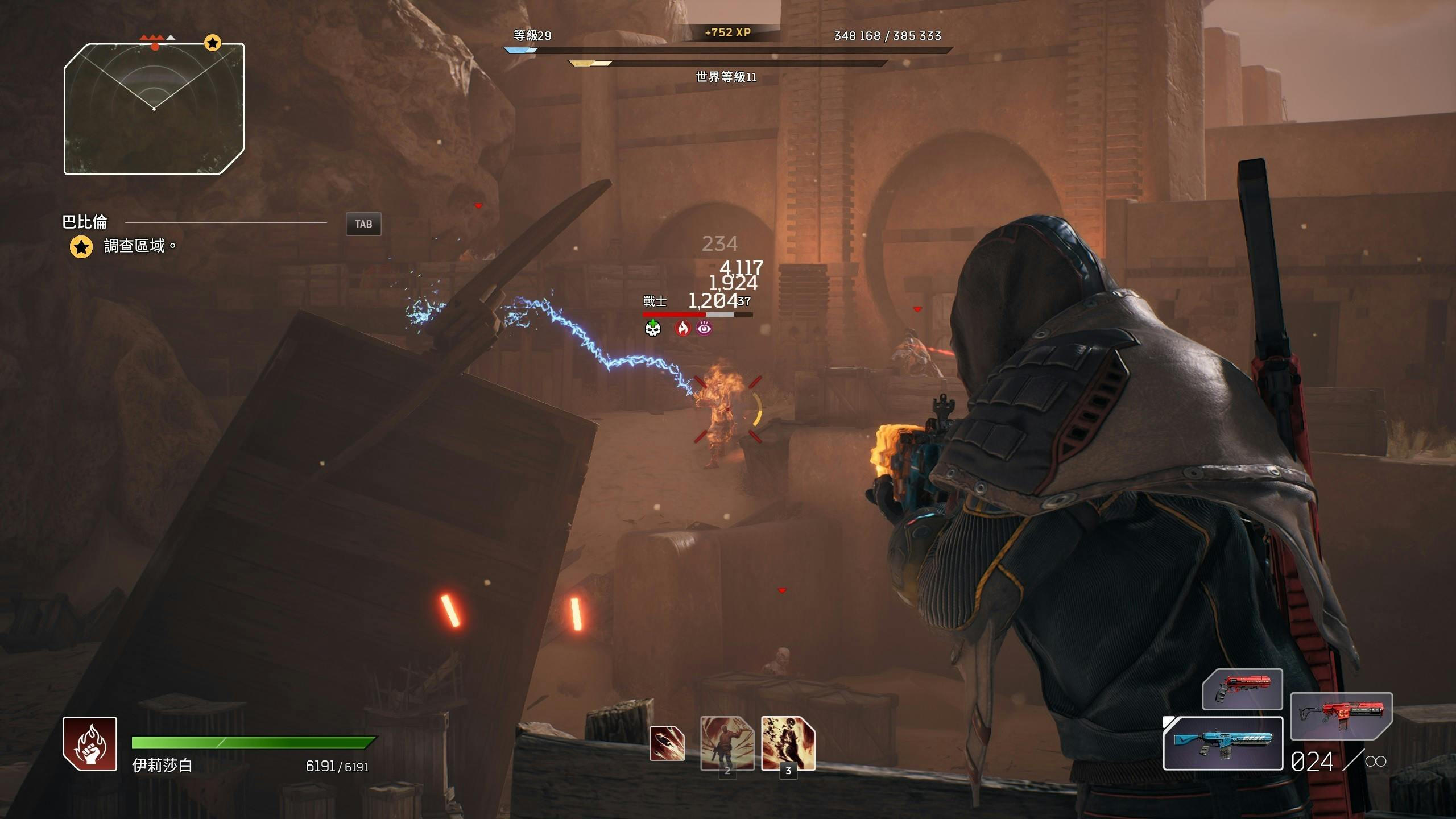Open the 調查區域 quest objective tracker
The height and width of the screenshot is (819, 1456).
(134, 246)
